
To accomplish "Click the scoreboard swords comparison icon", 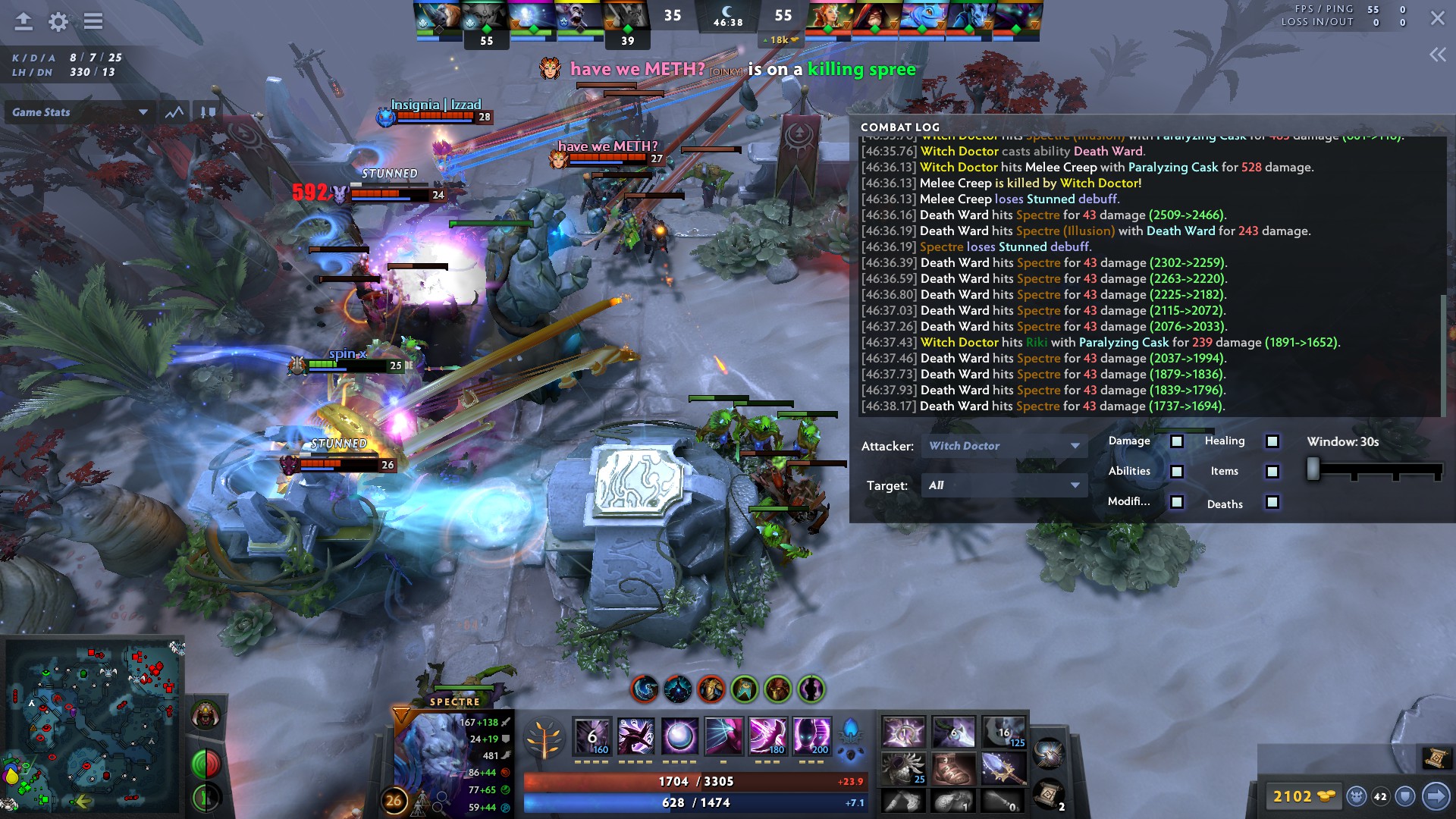I will coord(206,111).
